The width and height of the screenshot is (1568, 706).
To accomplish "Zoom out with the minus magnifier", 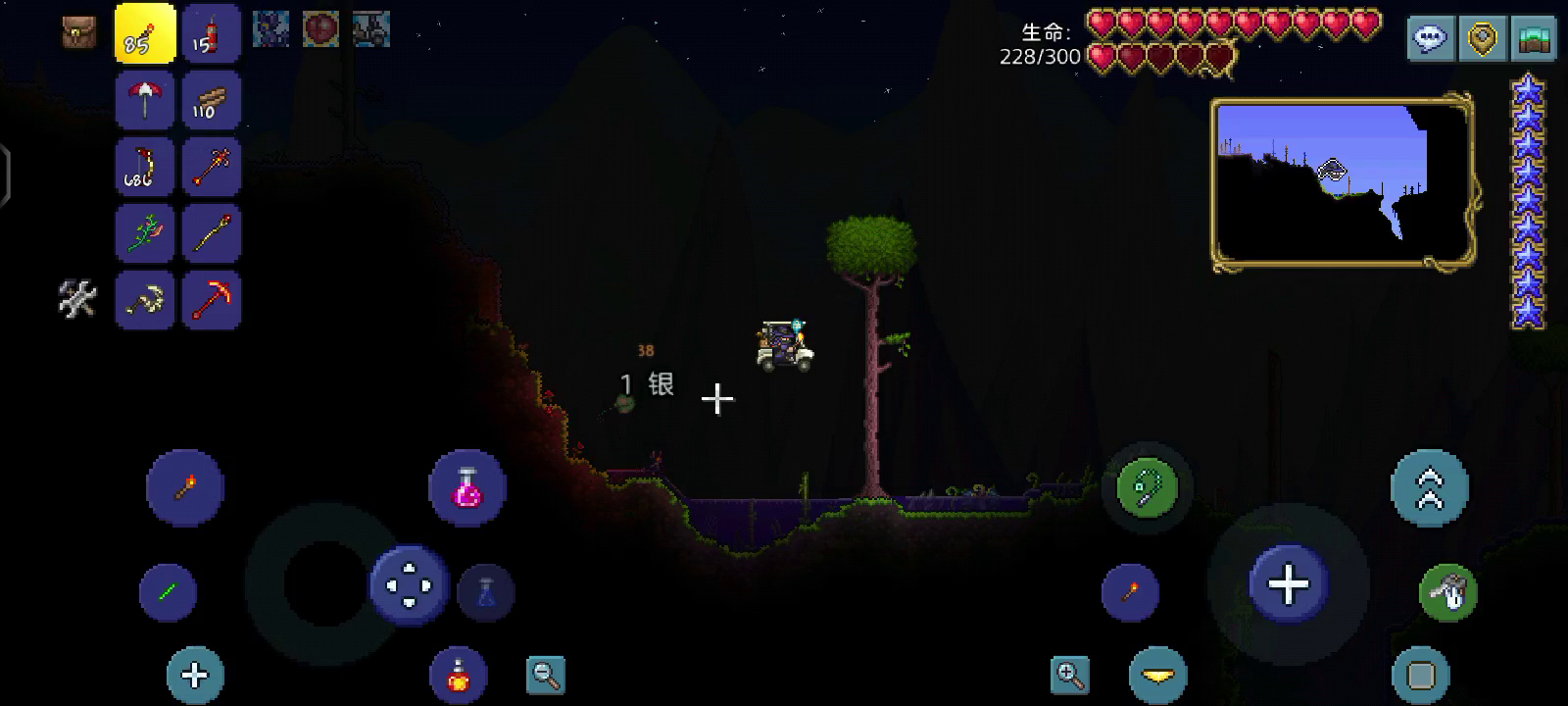I will [x=546, y=675].
